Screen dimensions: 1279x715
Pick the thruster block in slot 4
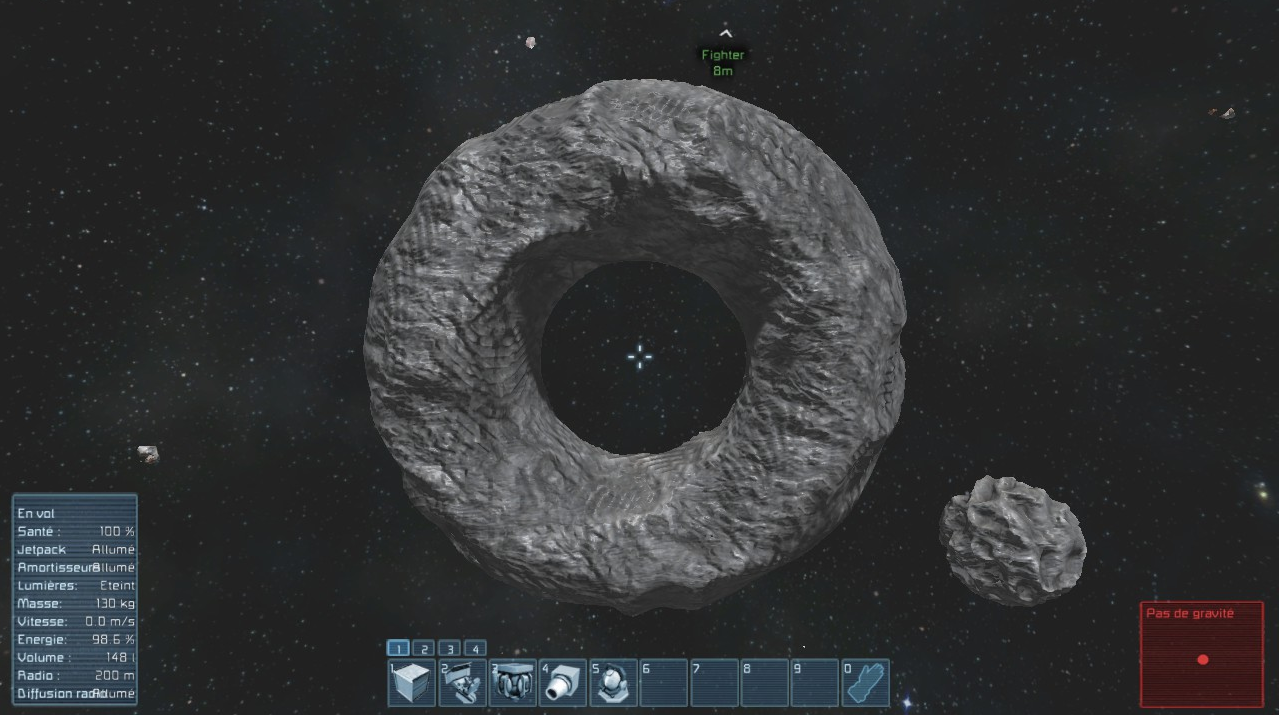(563, 683)
